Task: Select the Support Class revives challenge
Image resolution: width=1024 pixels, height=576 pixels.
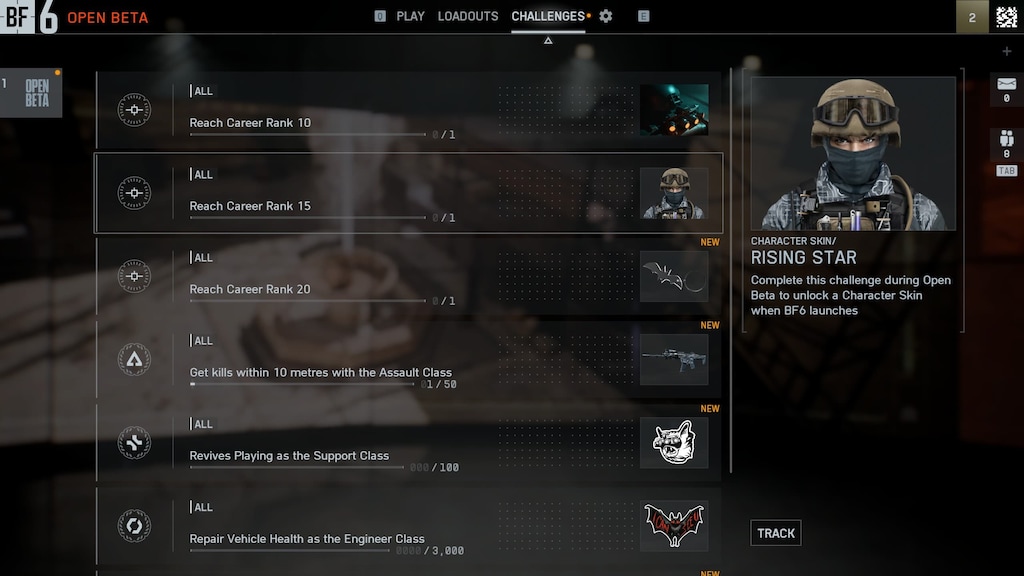Action: coord(408,442)
